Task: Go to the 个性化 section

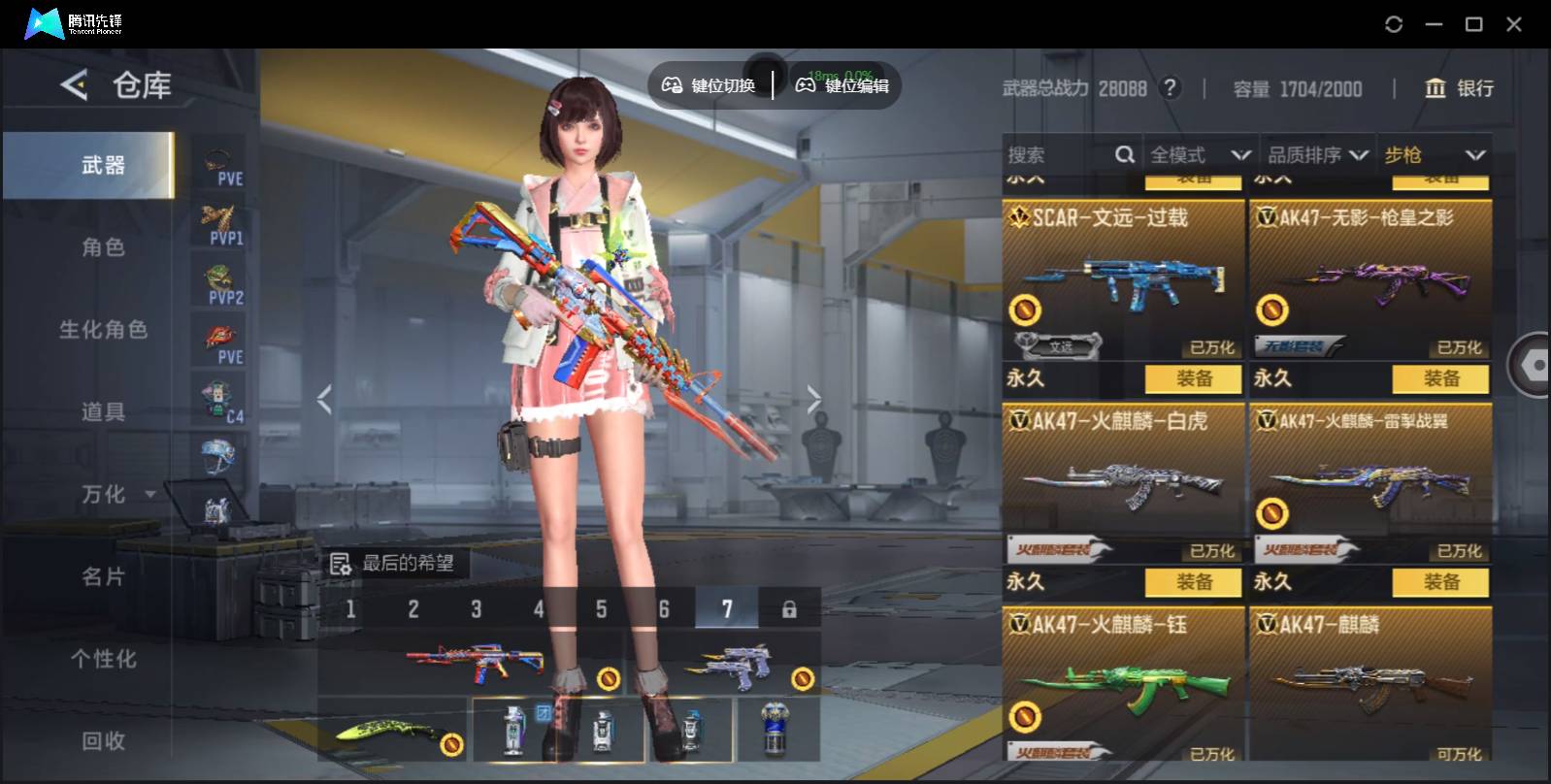Action: point(104,660)
